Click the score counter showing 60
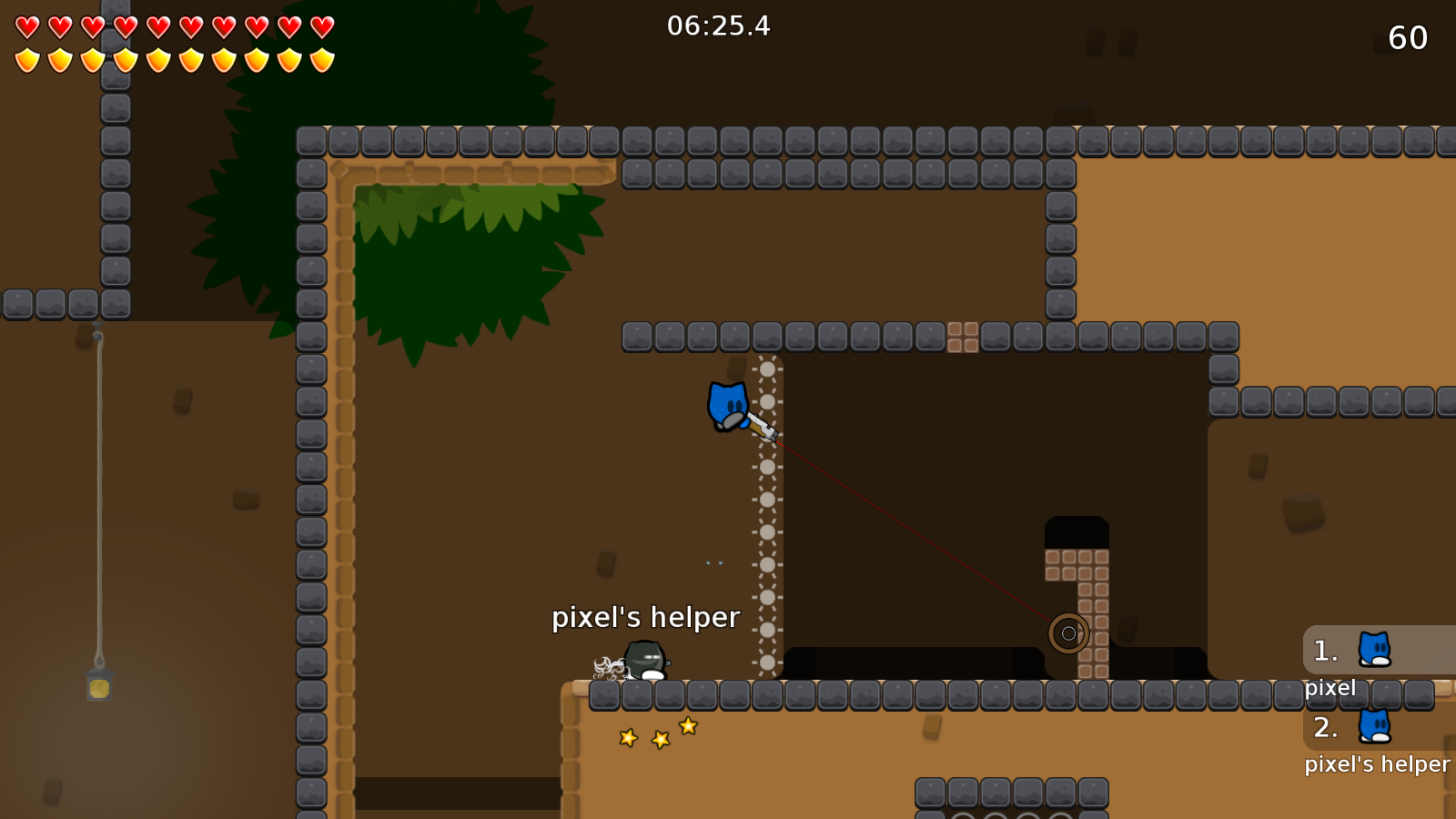Screen dimensions: 1456x819 point(1406,39)
